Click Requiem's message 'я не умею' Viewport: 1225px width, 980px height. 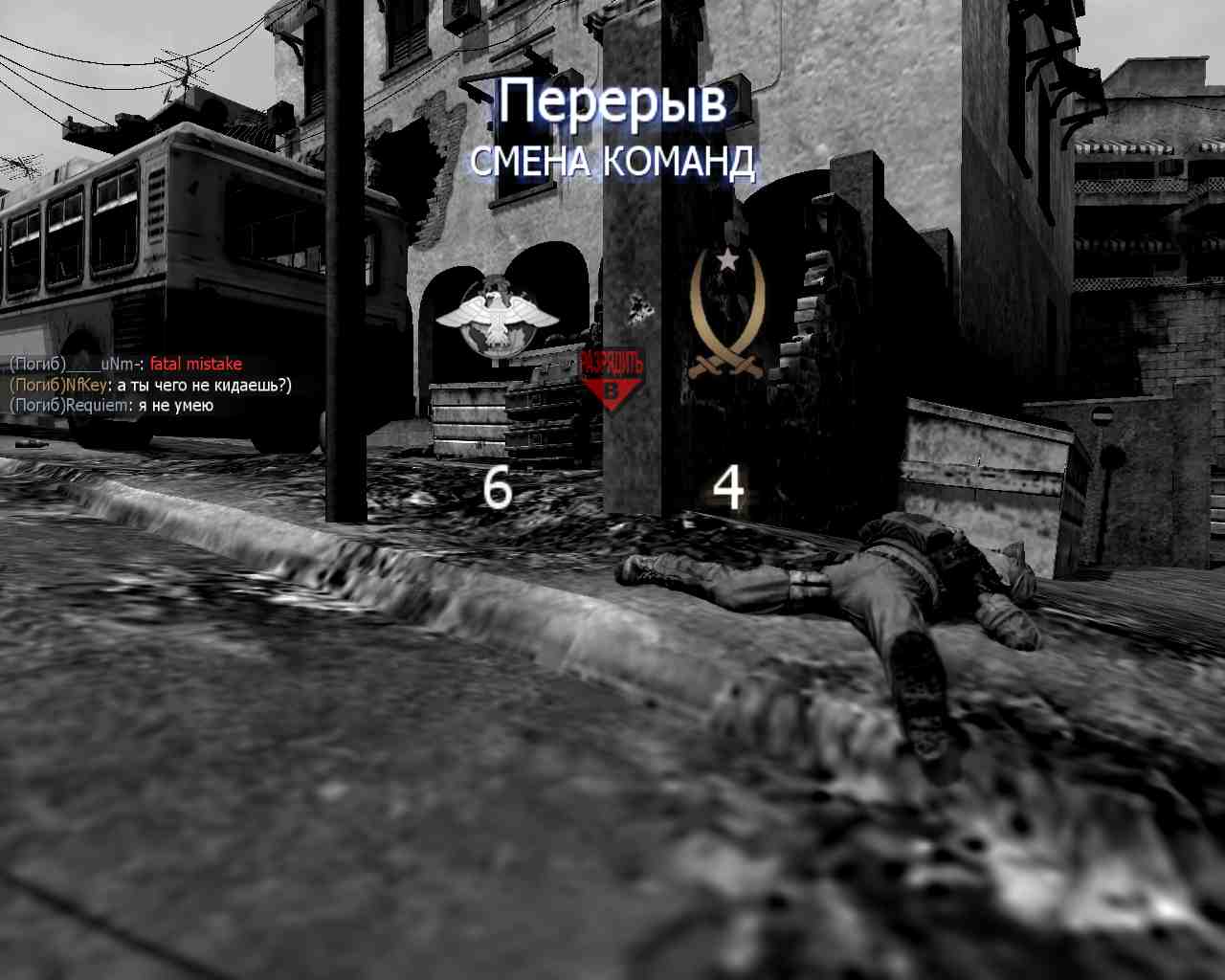[176, 405]
